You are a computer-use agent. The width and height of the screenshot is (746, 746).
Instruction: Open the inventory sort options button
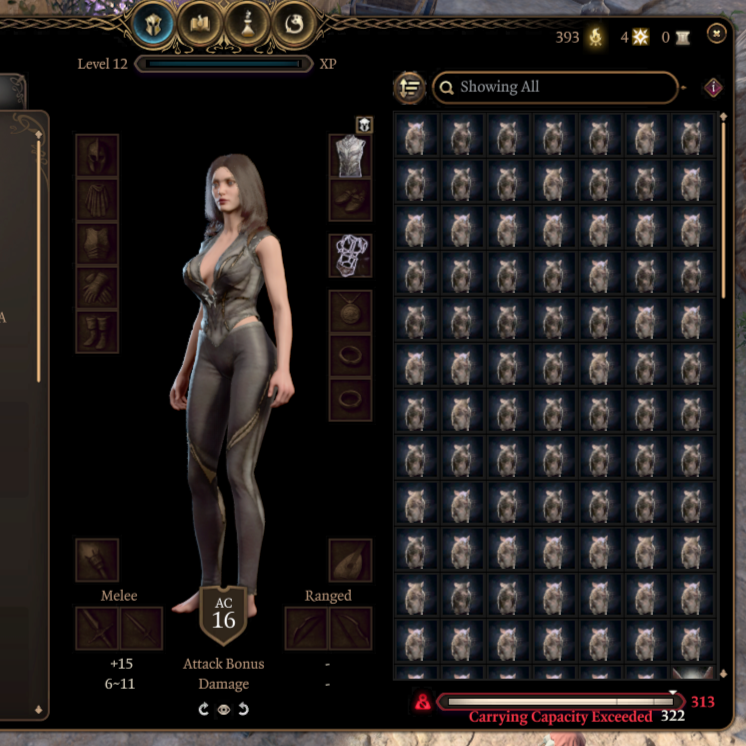pos(410,87)
